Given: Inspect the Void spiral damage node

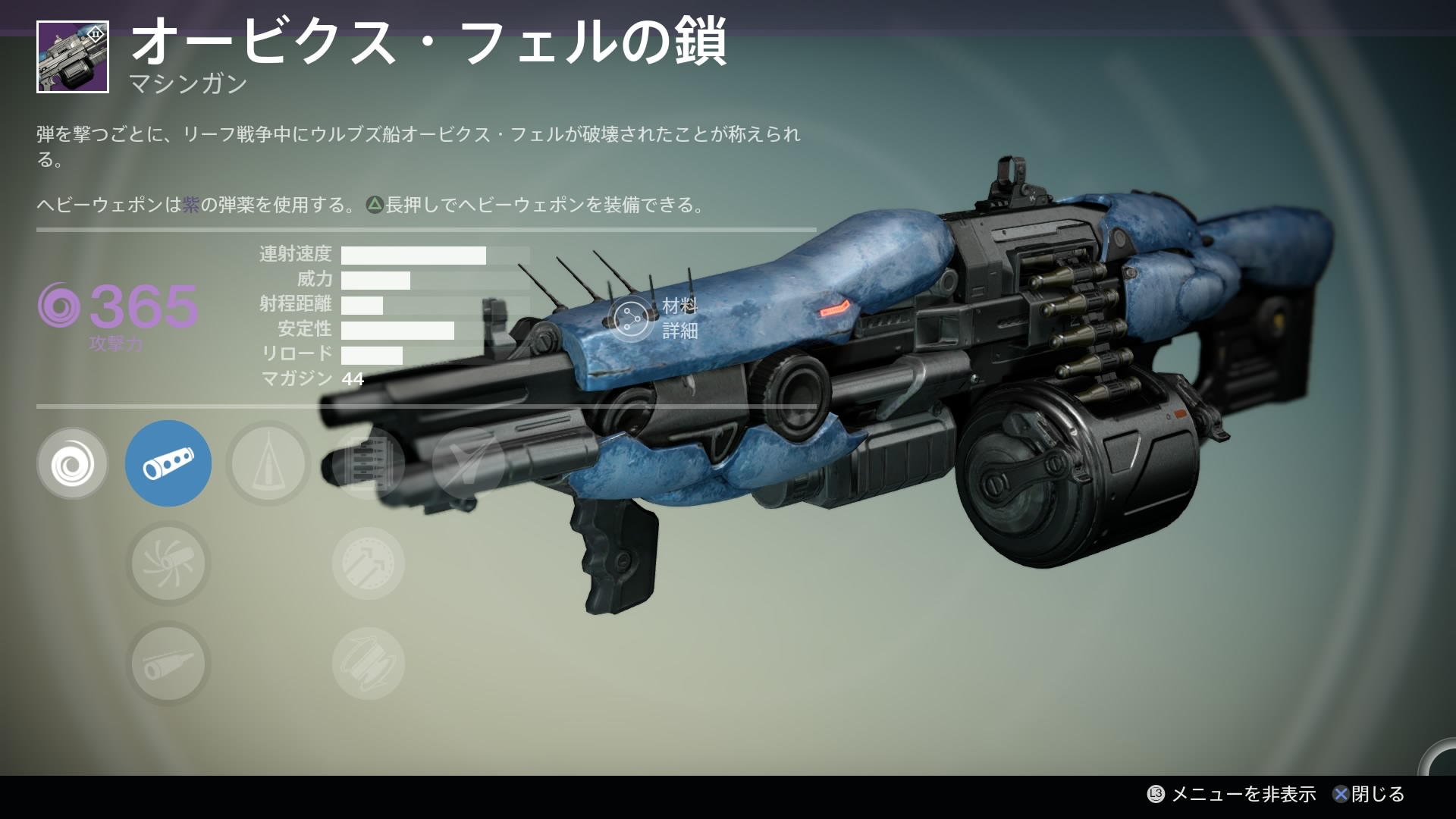Looking at the screenshot, I should [x=73, y=463].
